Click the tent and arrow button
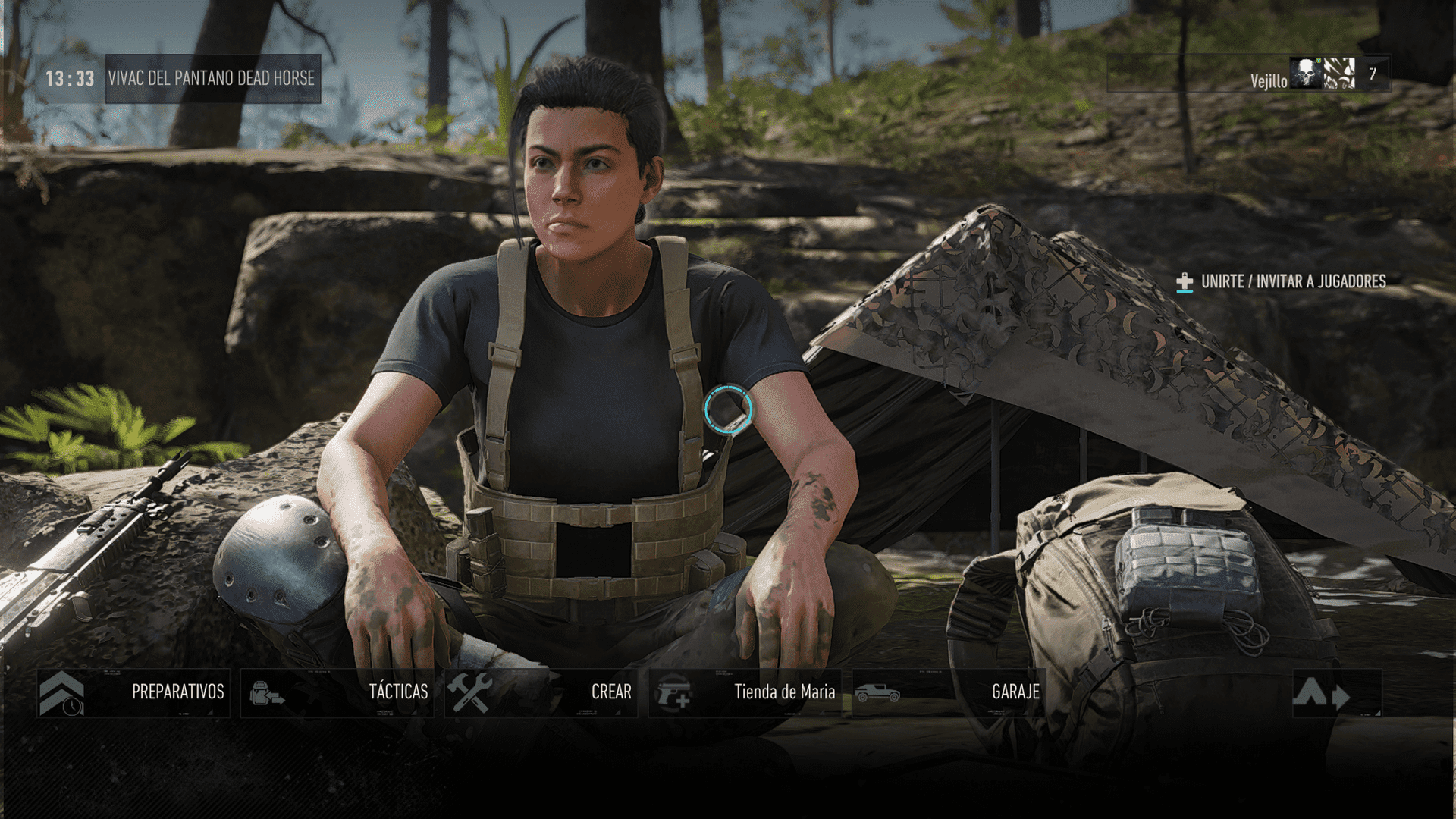 click(1336, 692)
